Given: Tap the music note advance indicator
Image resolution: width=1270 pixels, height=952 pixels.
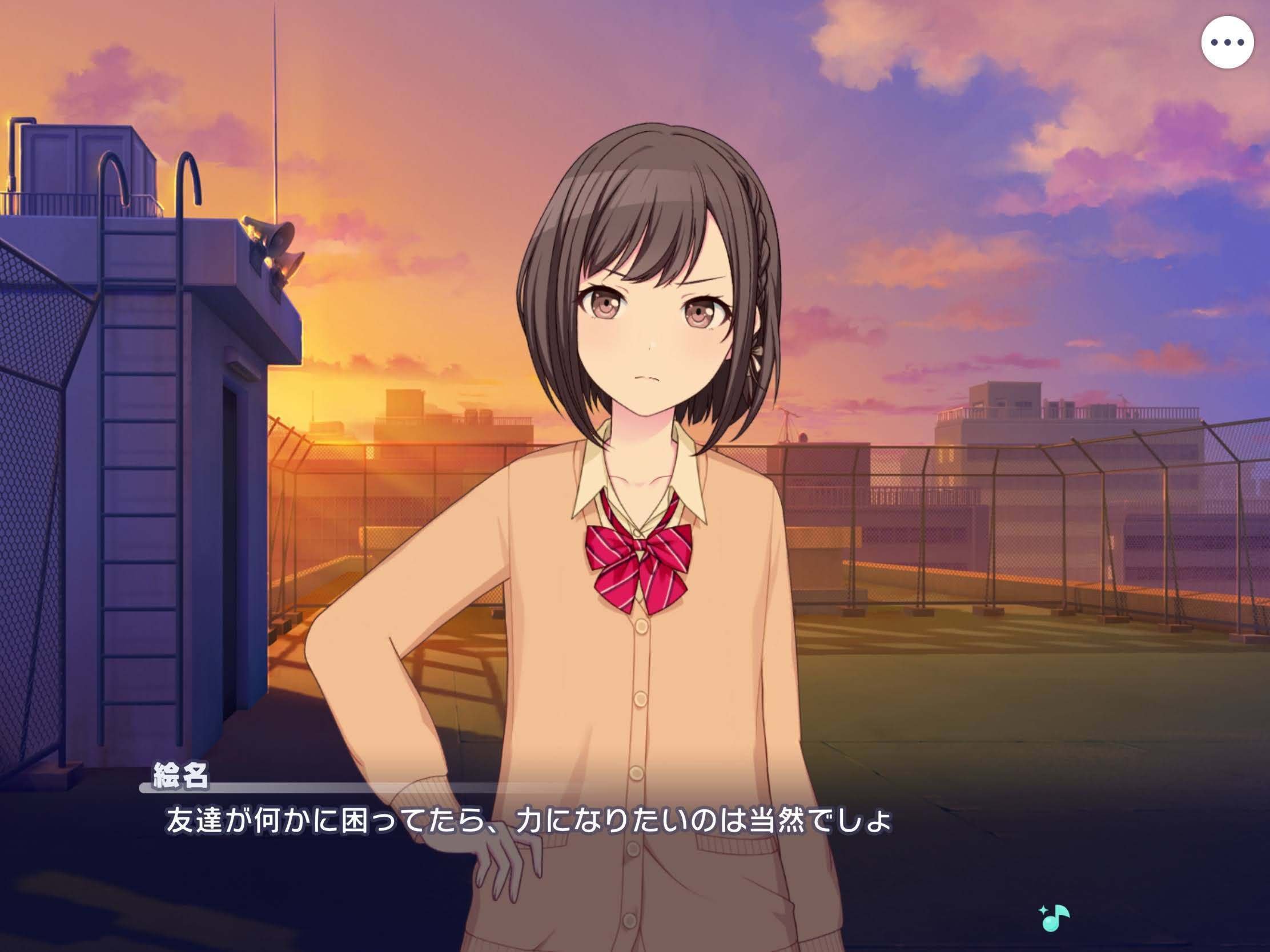Looking at the screenshot, I should coord(1054,918).
